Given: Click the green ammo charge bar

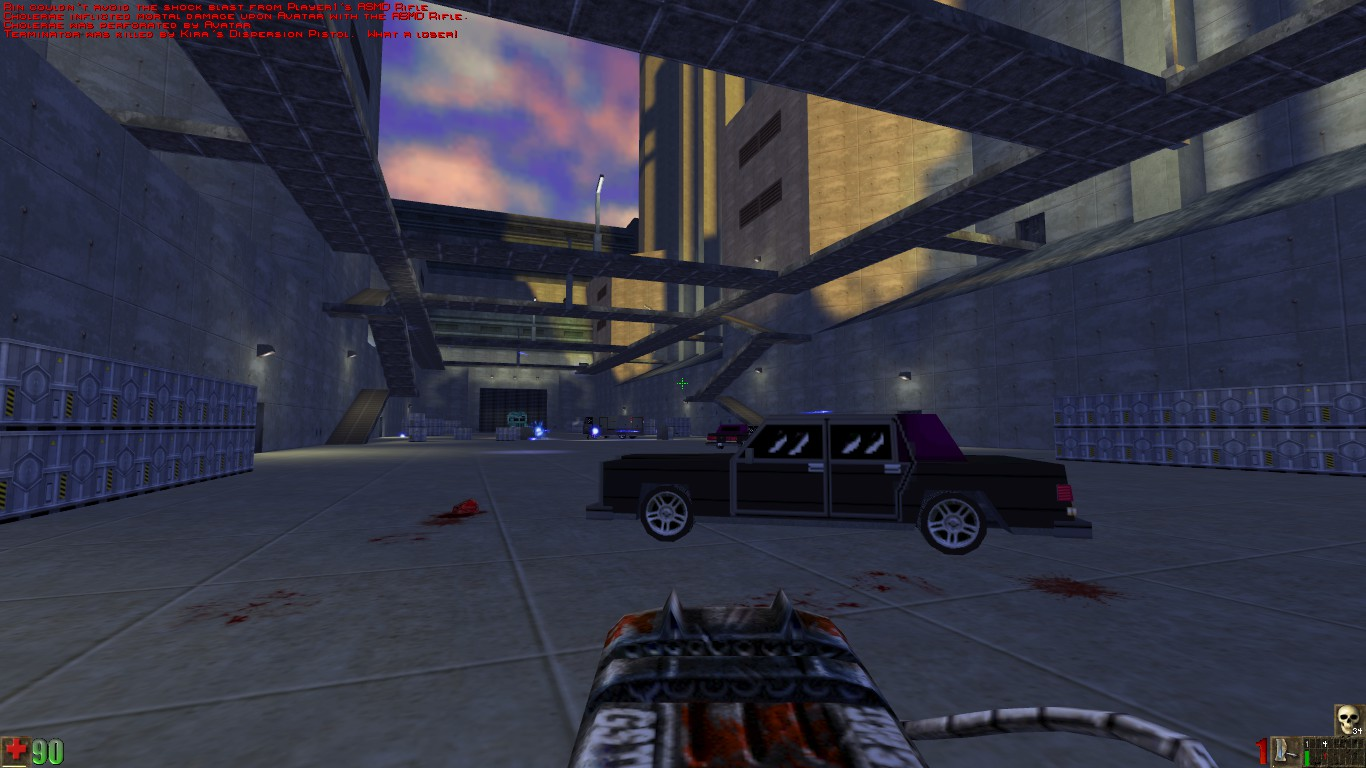Looking at the screenshot, I should 1306,757.
